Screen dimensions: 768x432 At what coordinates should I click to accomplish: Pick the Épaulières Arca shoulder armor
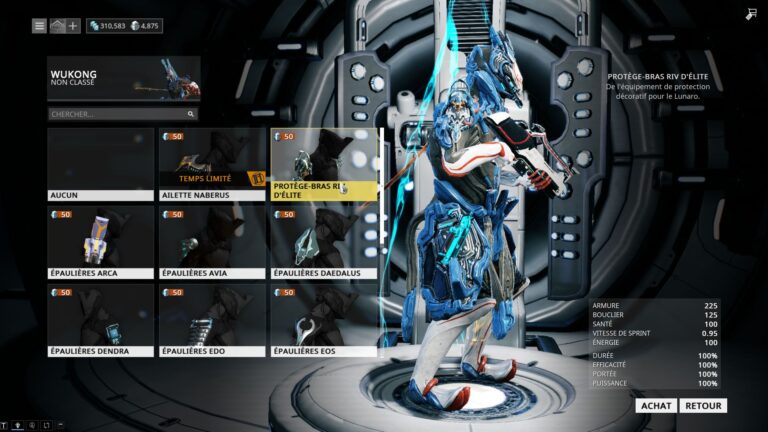tap(101, 241)
